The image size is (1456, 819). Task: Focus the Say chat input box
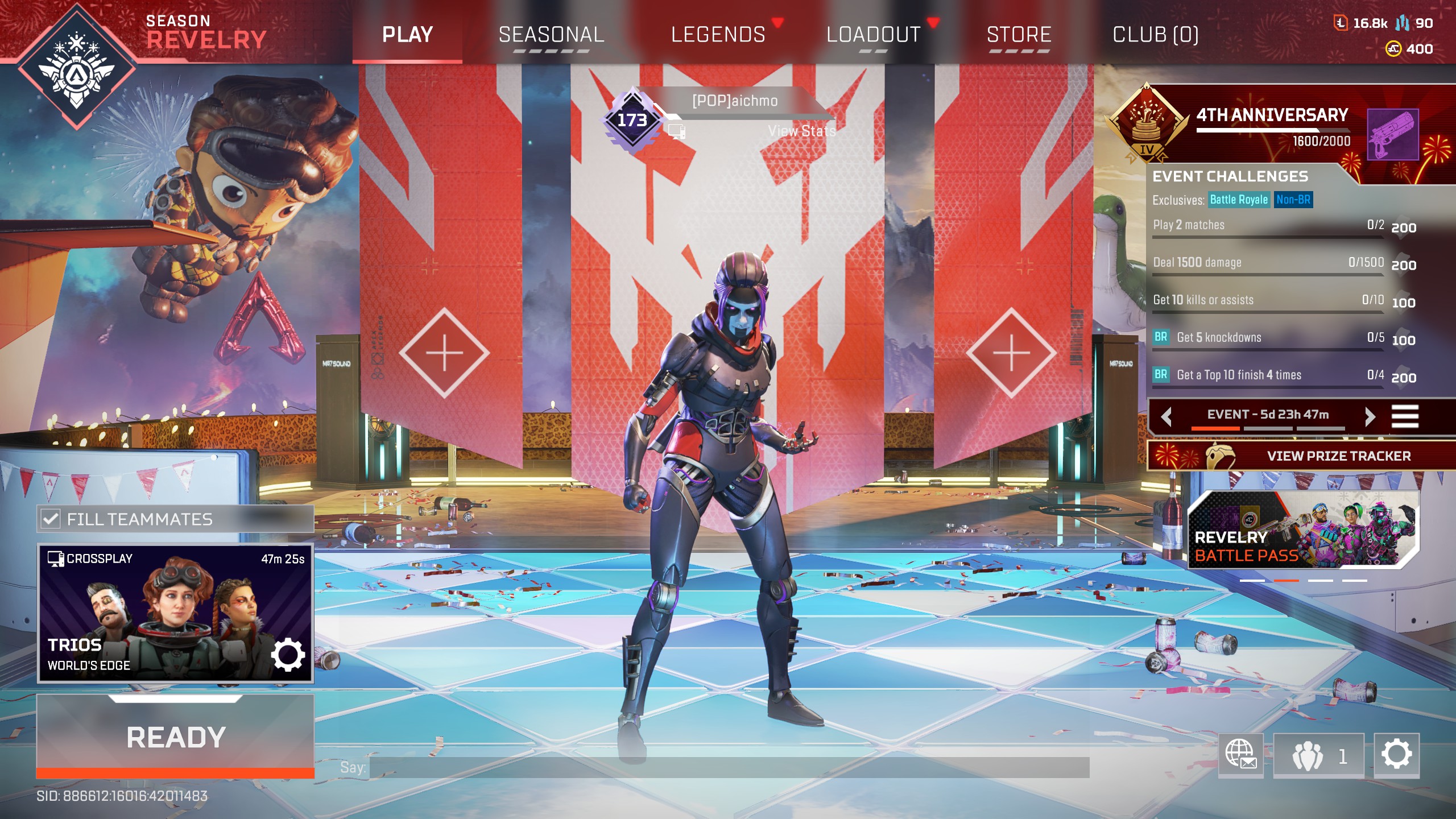[729, 767]
